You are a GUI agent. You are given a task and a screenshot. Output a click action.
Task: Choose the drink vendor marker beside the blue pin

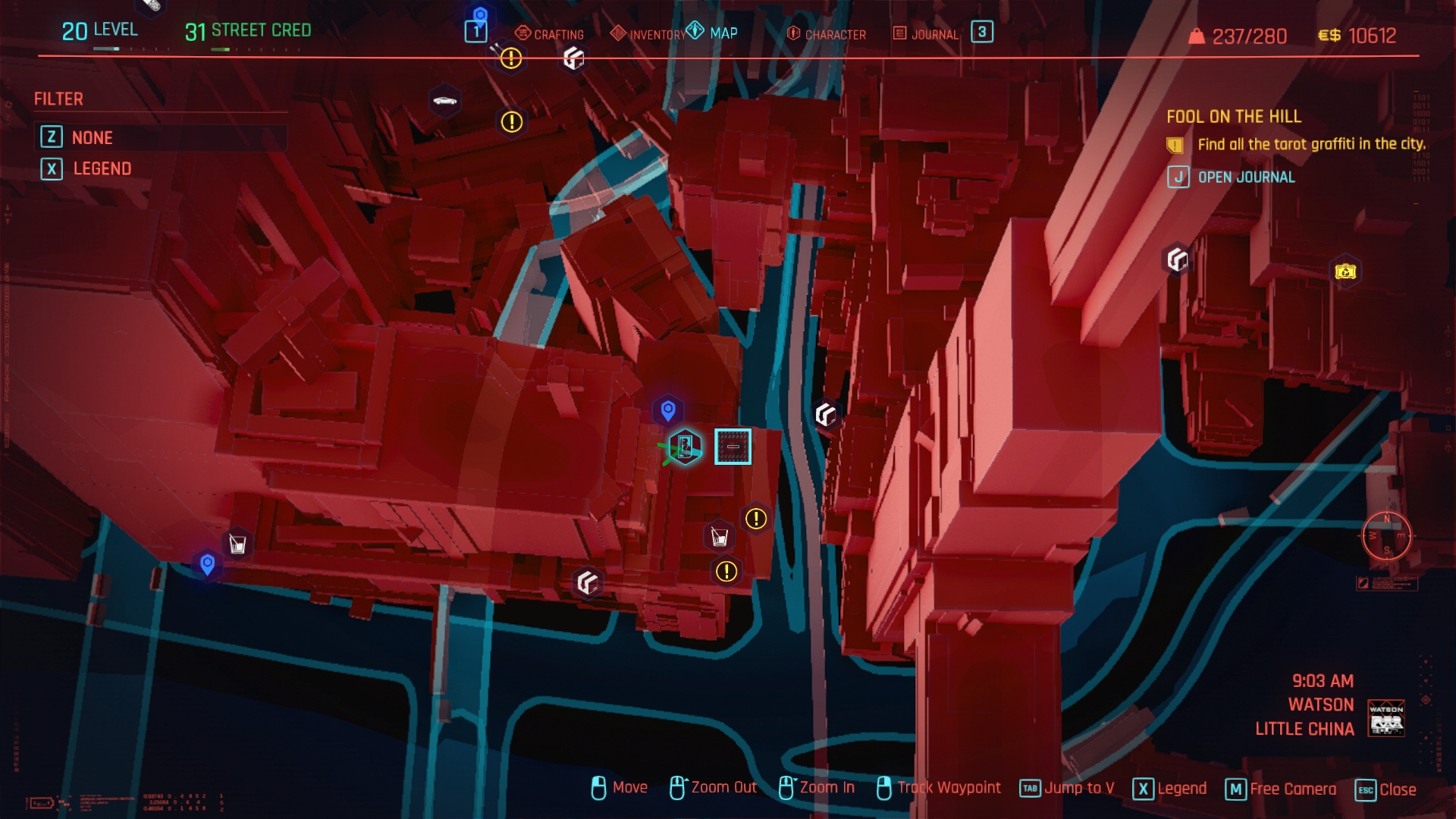(237, 544)
